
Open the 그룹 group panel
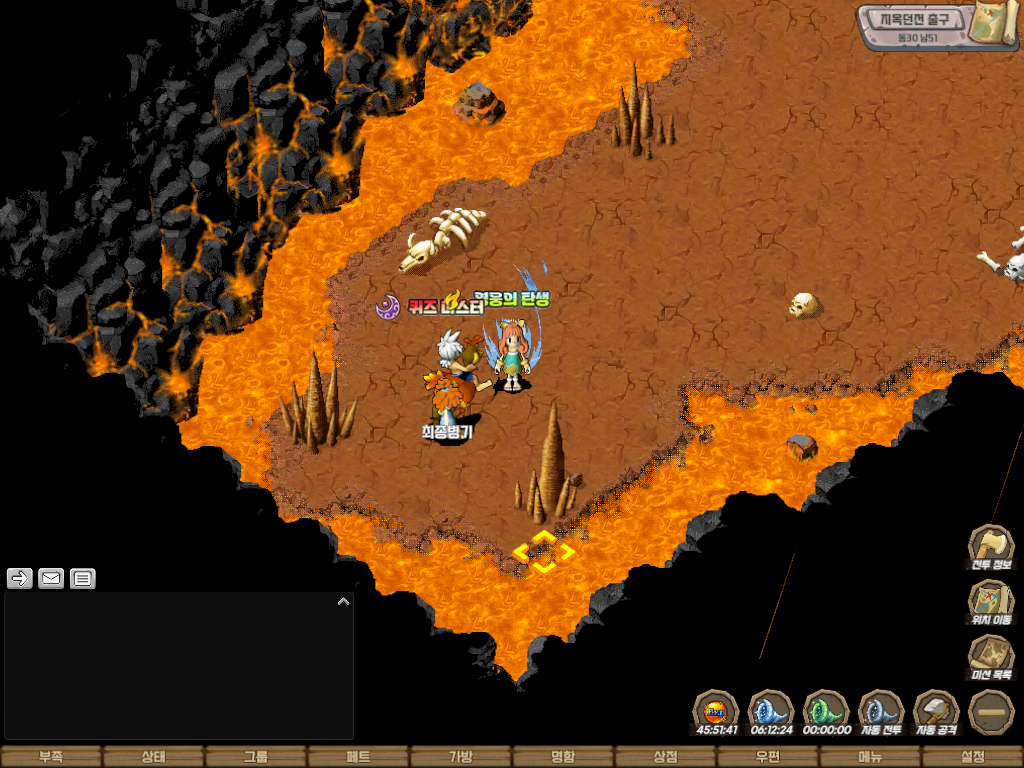click(256, 757)
